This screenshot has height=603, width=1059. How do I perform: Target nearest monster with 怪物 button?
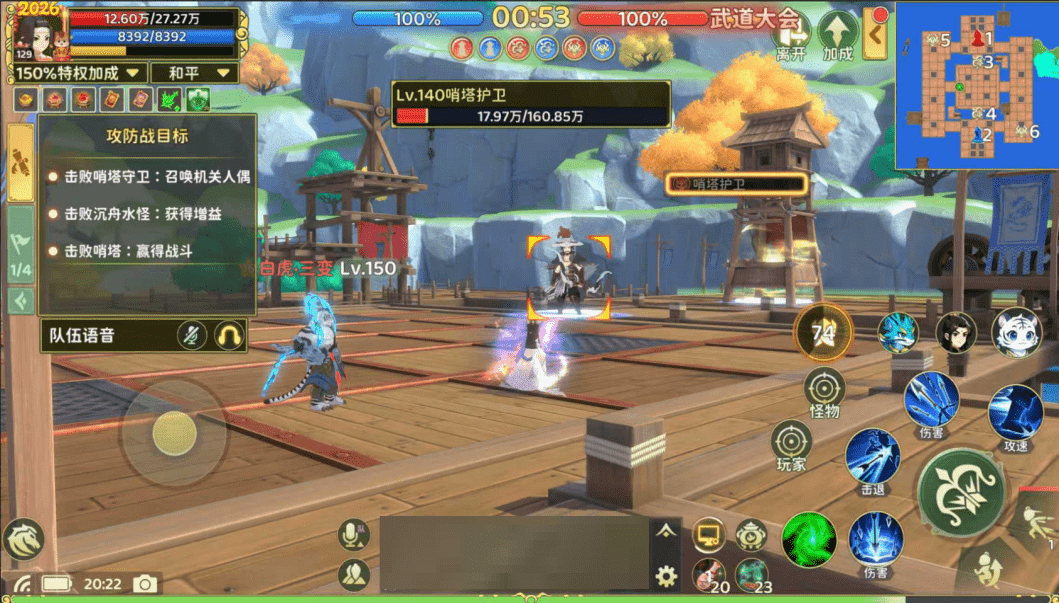pyautogui.click(x=825, y=390)
